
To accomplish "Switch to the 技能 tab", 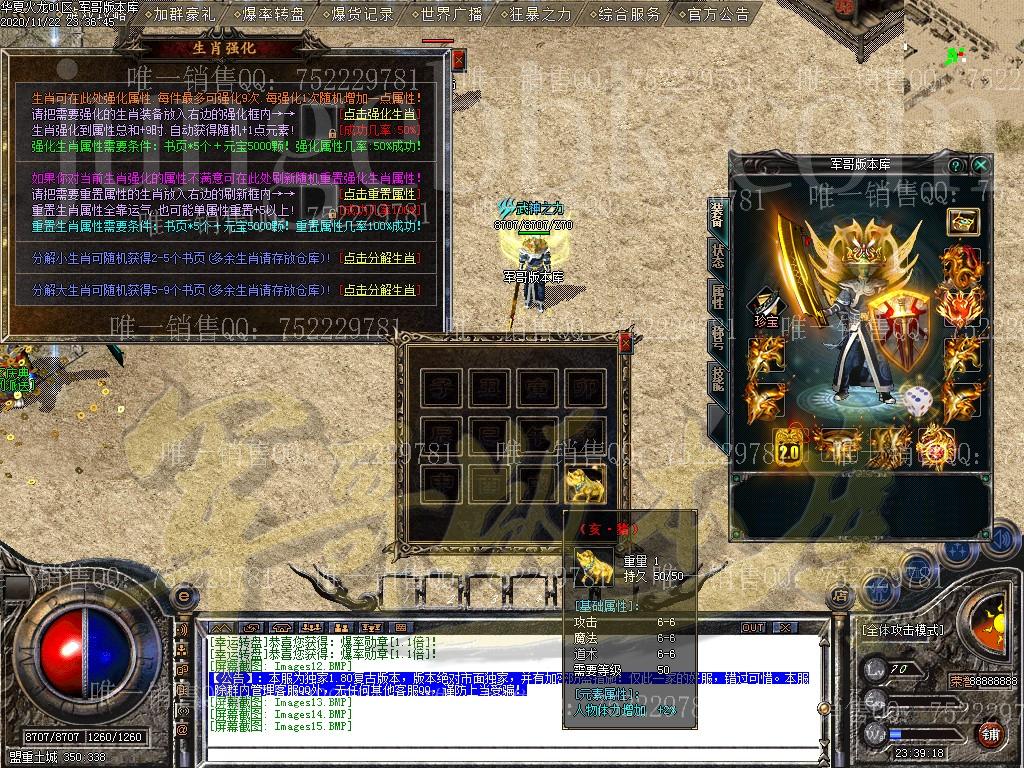I will tap(717, 377).
